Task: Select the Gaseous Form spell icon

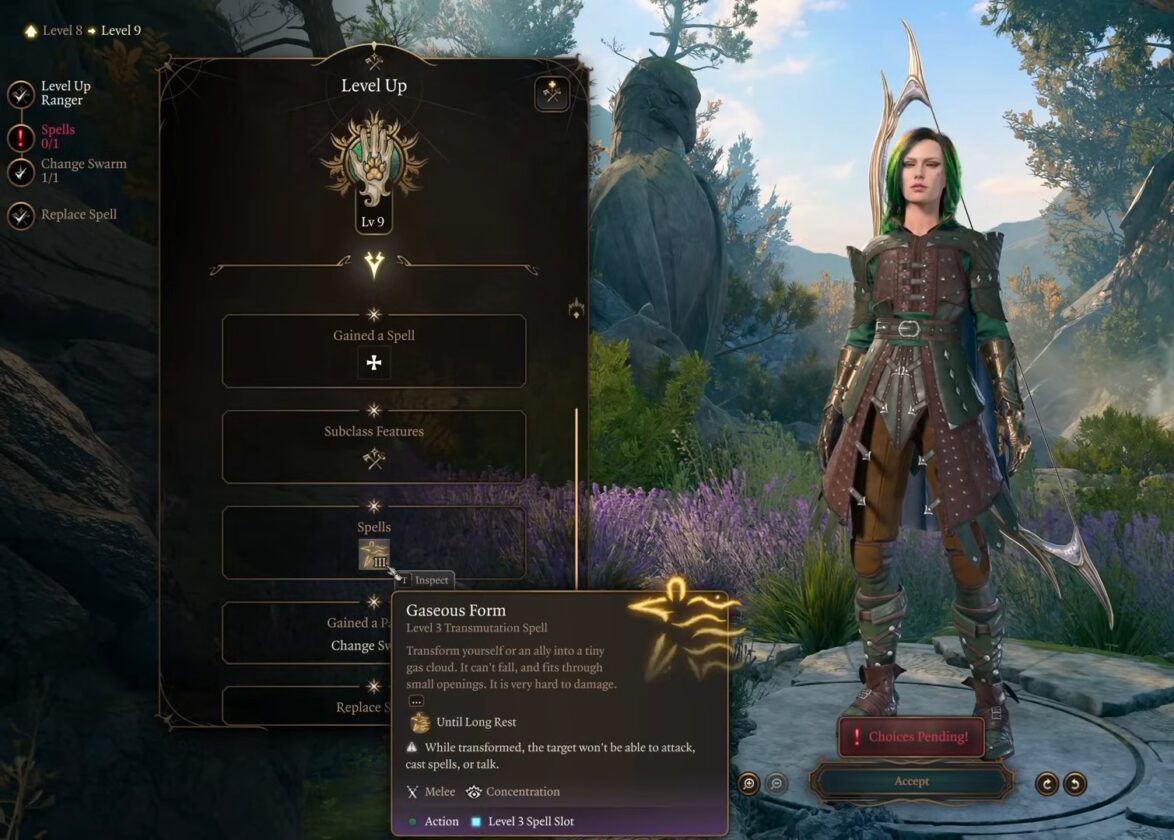Action: coord(374,554)
